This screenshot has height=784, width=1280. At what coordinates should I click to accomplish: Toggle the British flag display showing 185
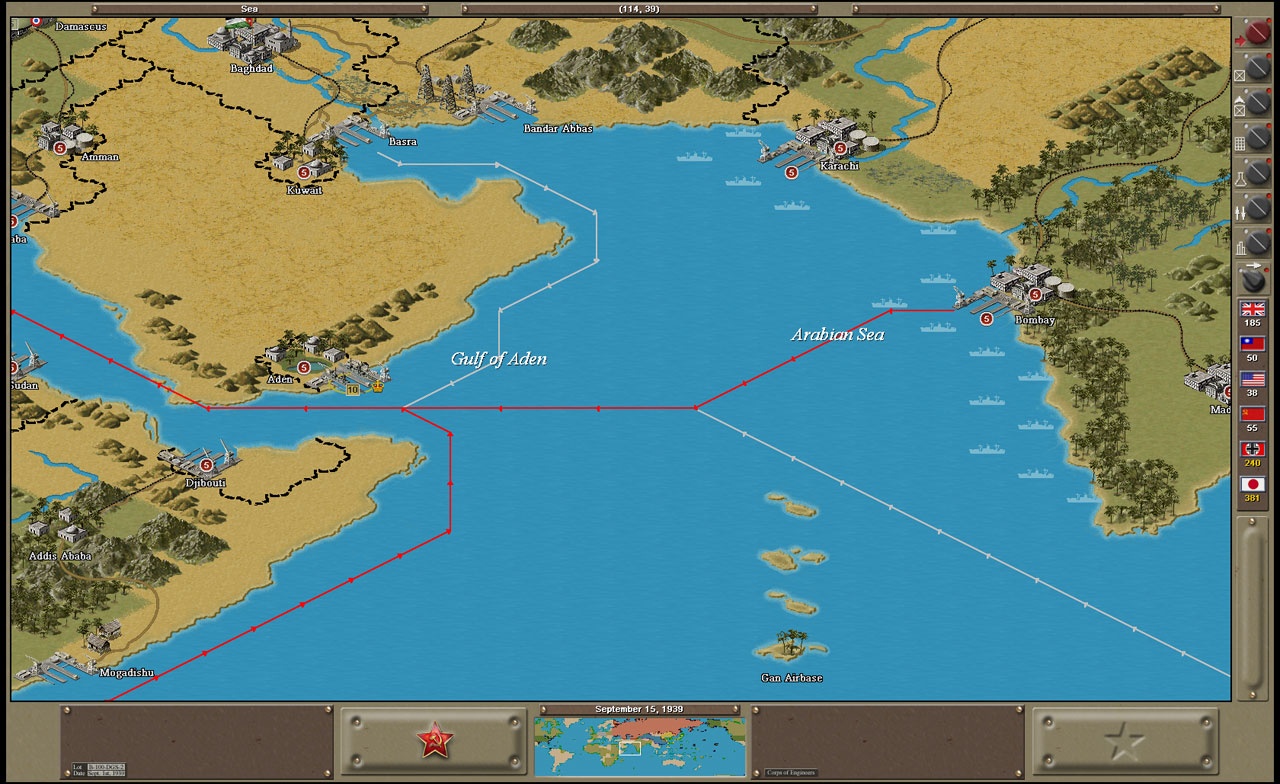tap(1251, 309)
